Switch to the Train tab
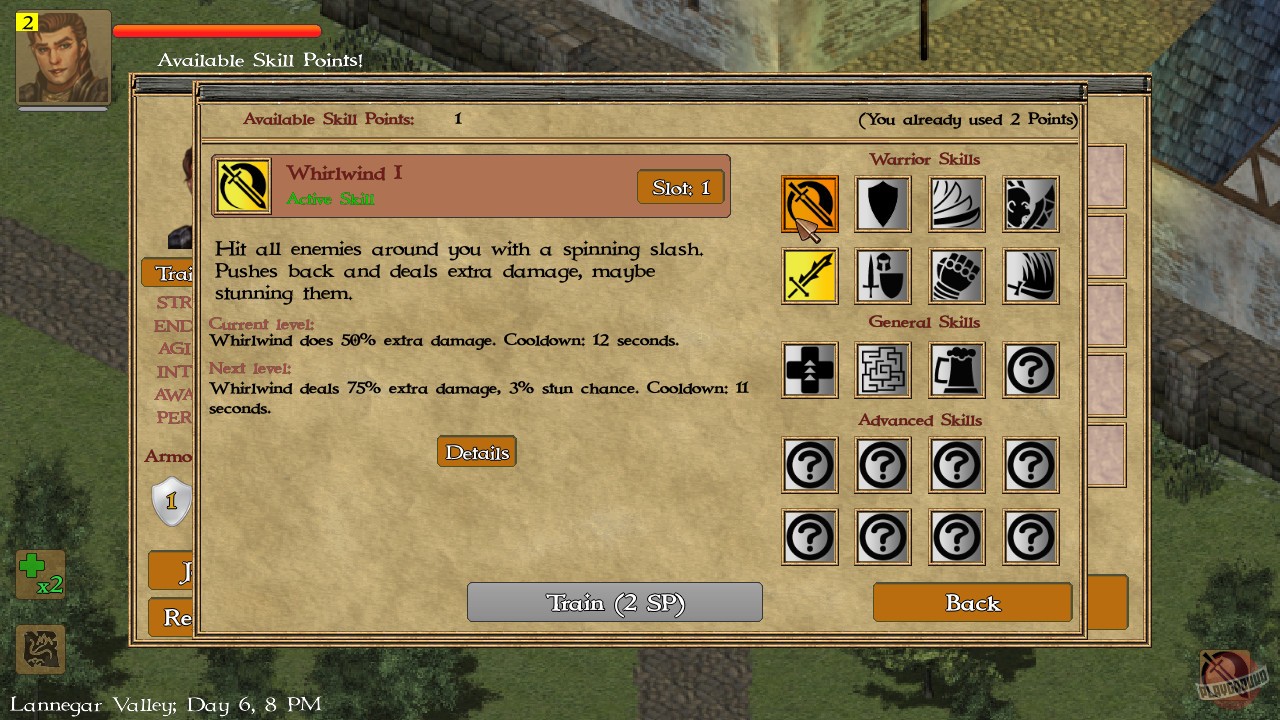Image resolution: width=1280 pixels, height=720 pixels. [170, 273]
